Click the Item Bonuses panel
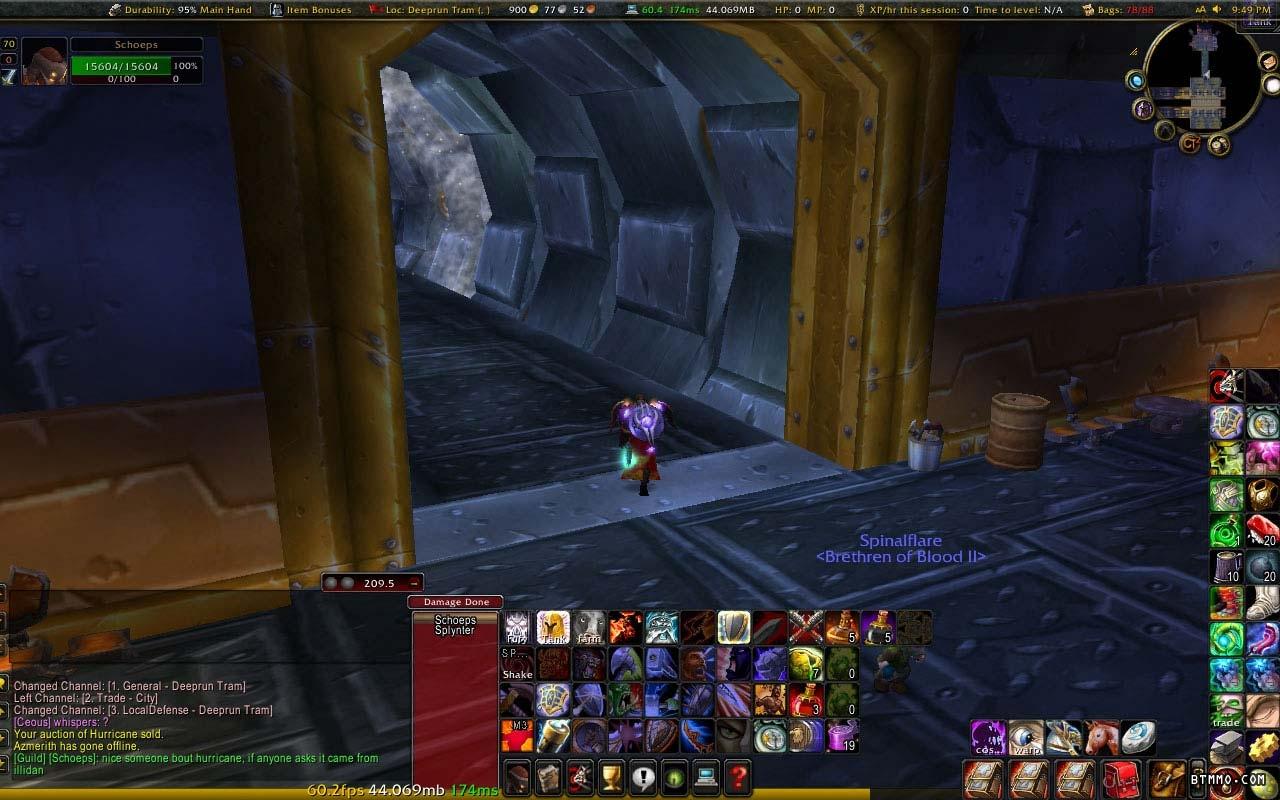1280x800 pixels. pyautogui.click(x=311, y=10)
